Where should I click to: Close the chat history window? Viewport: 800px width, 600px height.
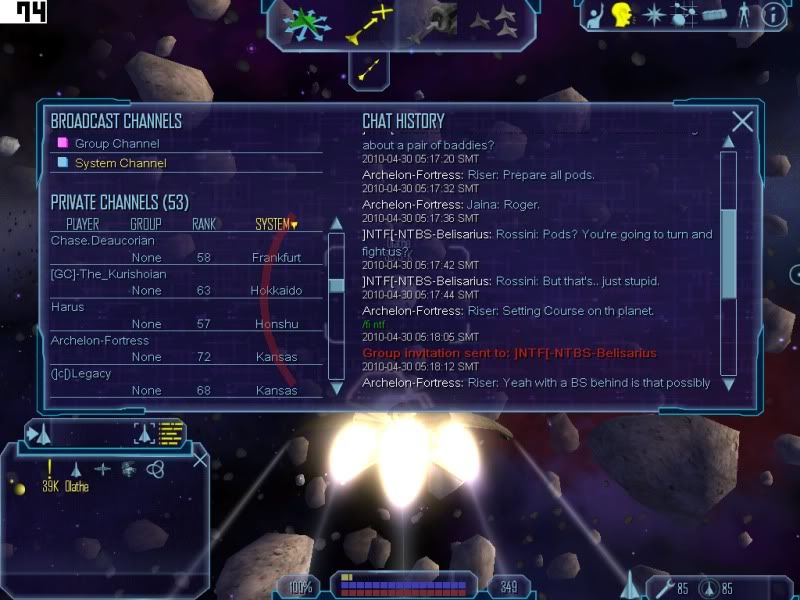742,121
